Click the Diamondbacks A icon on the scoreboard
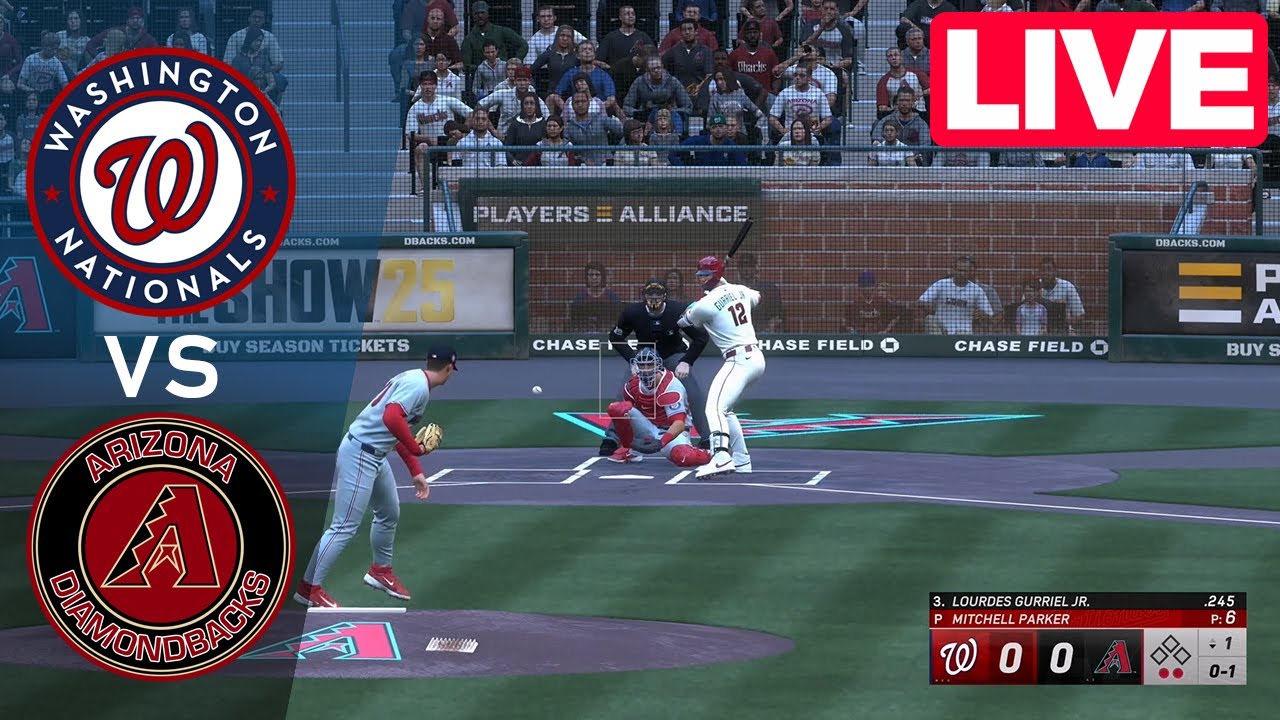The image size is (1280, 720). (1113, 655)
